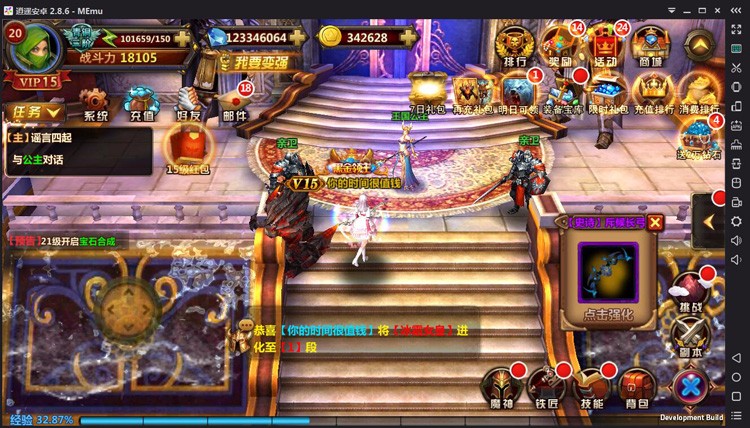750x428 pixels.
Task: Open the 7日礼包 seven-day gift pack
Action: [x=427, y=89]
